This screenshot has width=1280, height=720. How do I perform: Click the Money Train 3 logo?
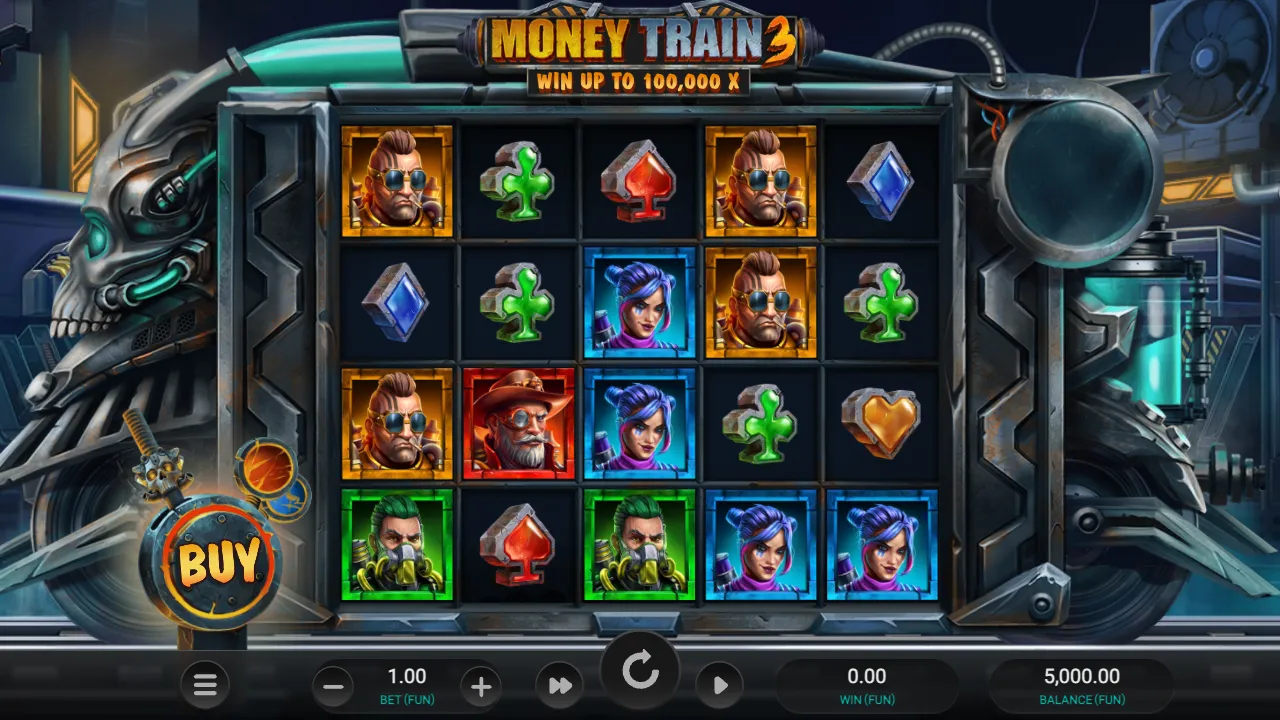pyautogui.click(x=640, y=38)
